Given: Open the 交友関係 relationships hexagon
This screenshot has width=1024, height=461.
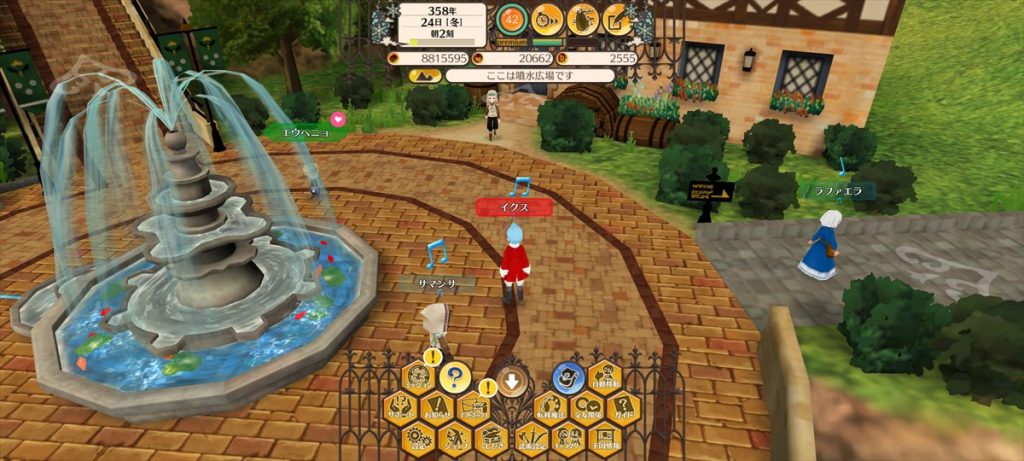Looking at the screenshot, I should point(586,407).
